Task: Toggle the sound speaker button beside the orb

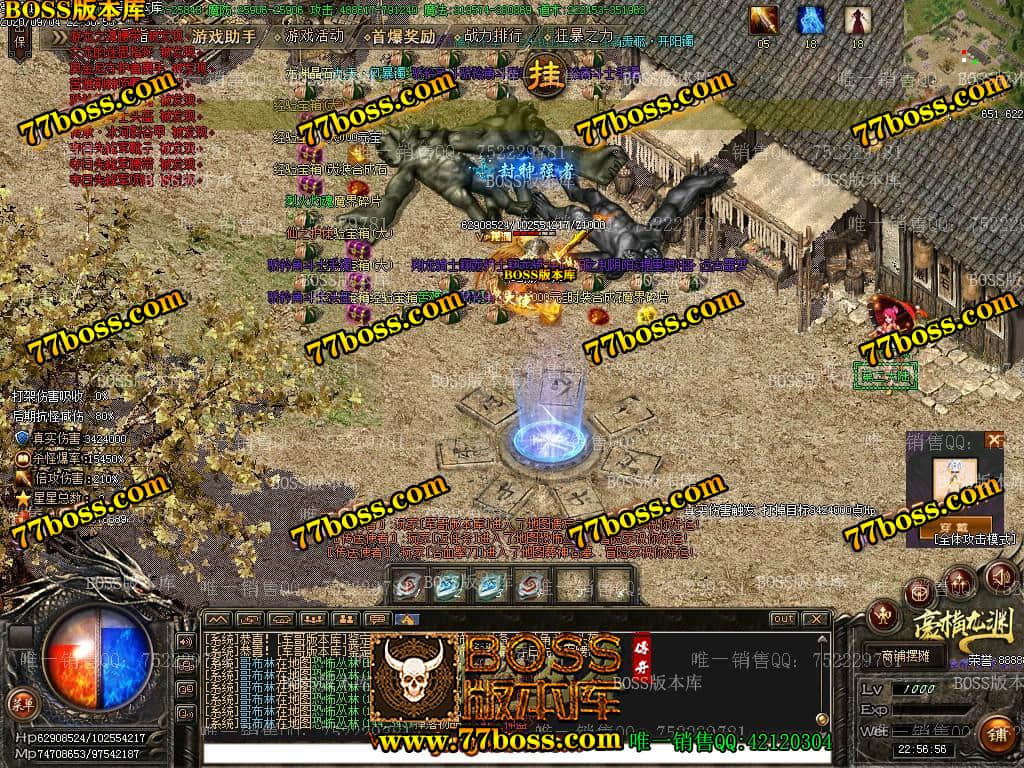Action: pos(185,641)
